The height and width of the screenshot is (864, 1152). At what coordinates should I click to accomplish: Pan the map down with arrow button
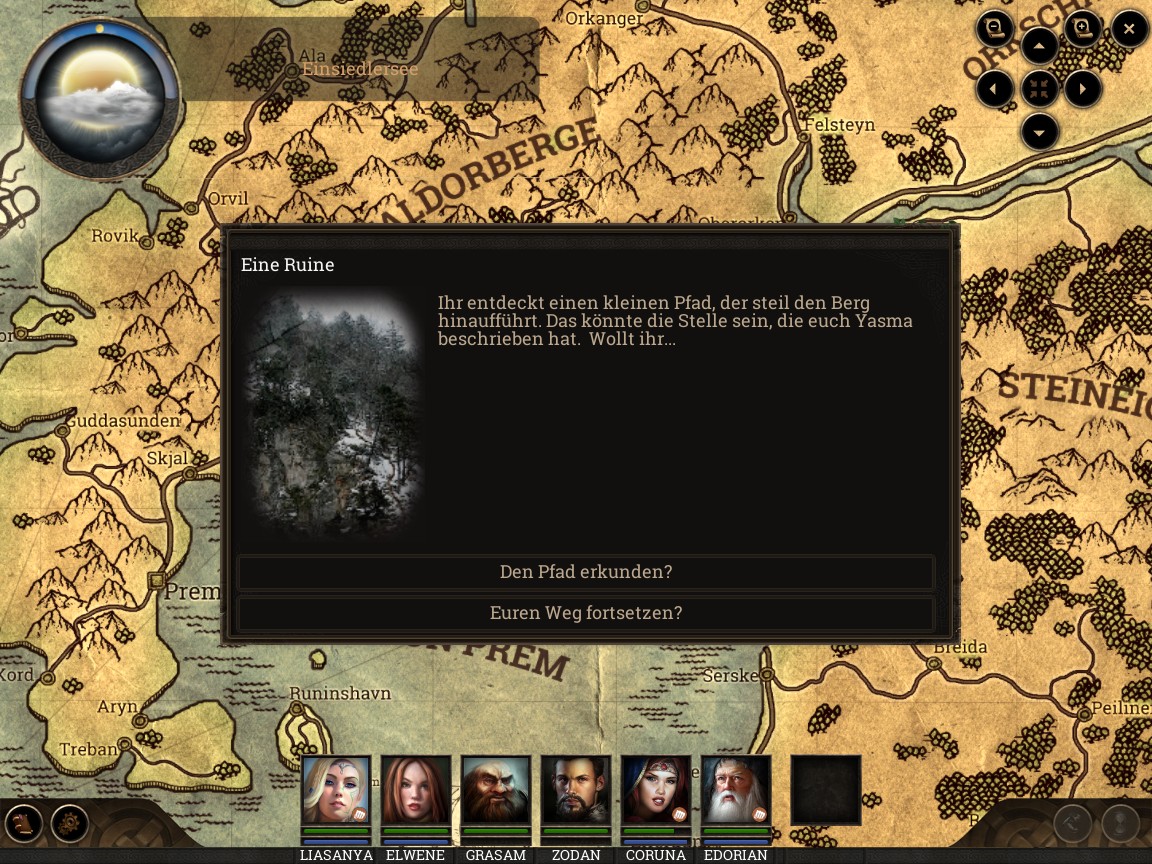click(x=1040, y=132)
